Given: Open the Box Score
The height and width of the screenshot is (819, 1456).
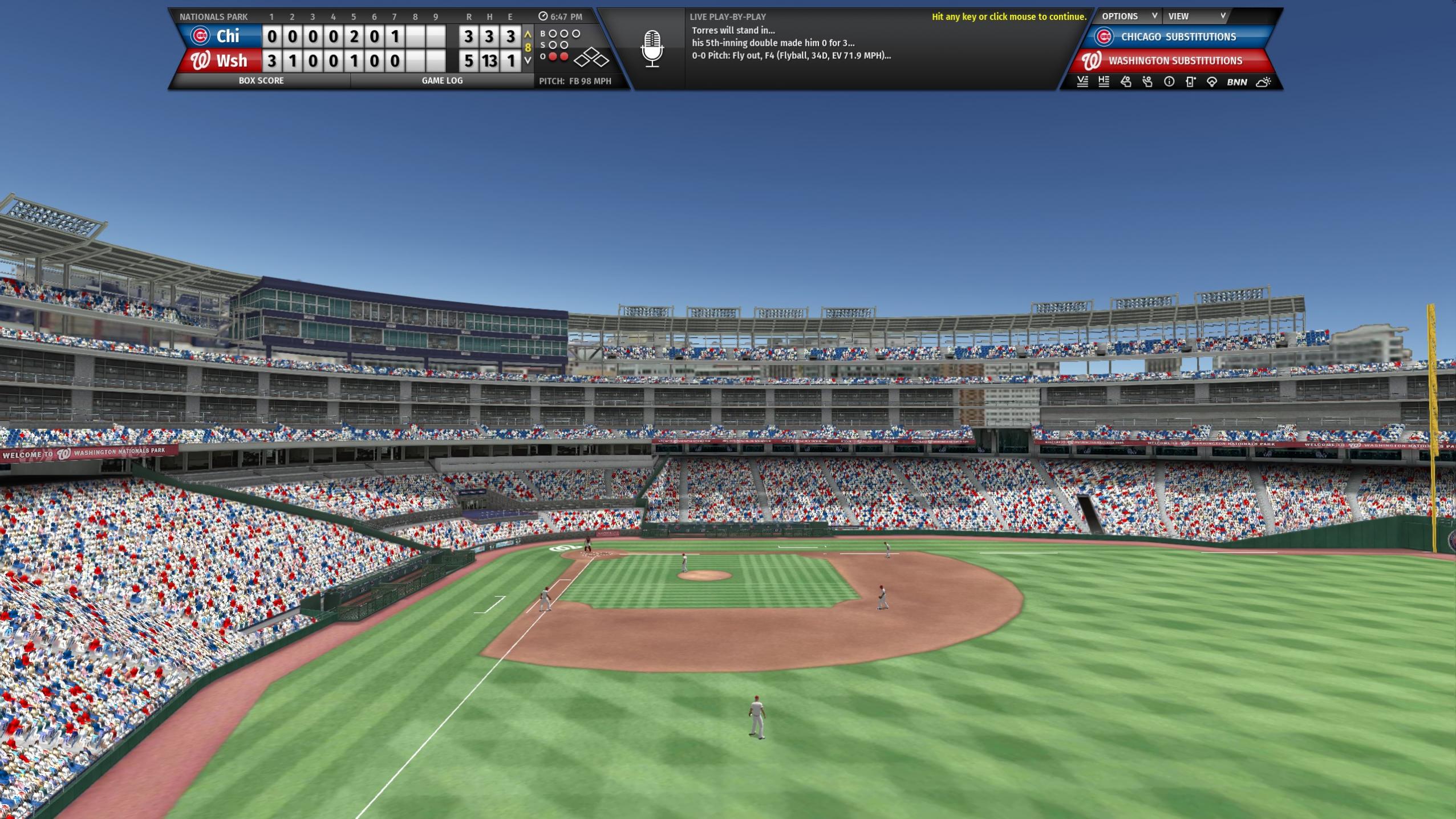Looking at the screenshot, I should tap(261, 81).
